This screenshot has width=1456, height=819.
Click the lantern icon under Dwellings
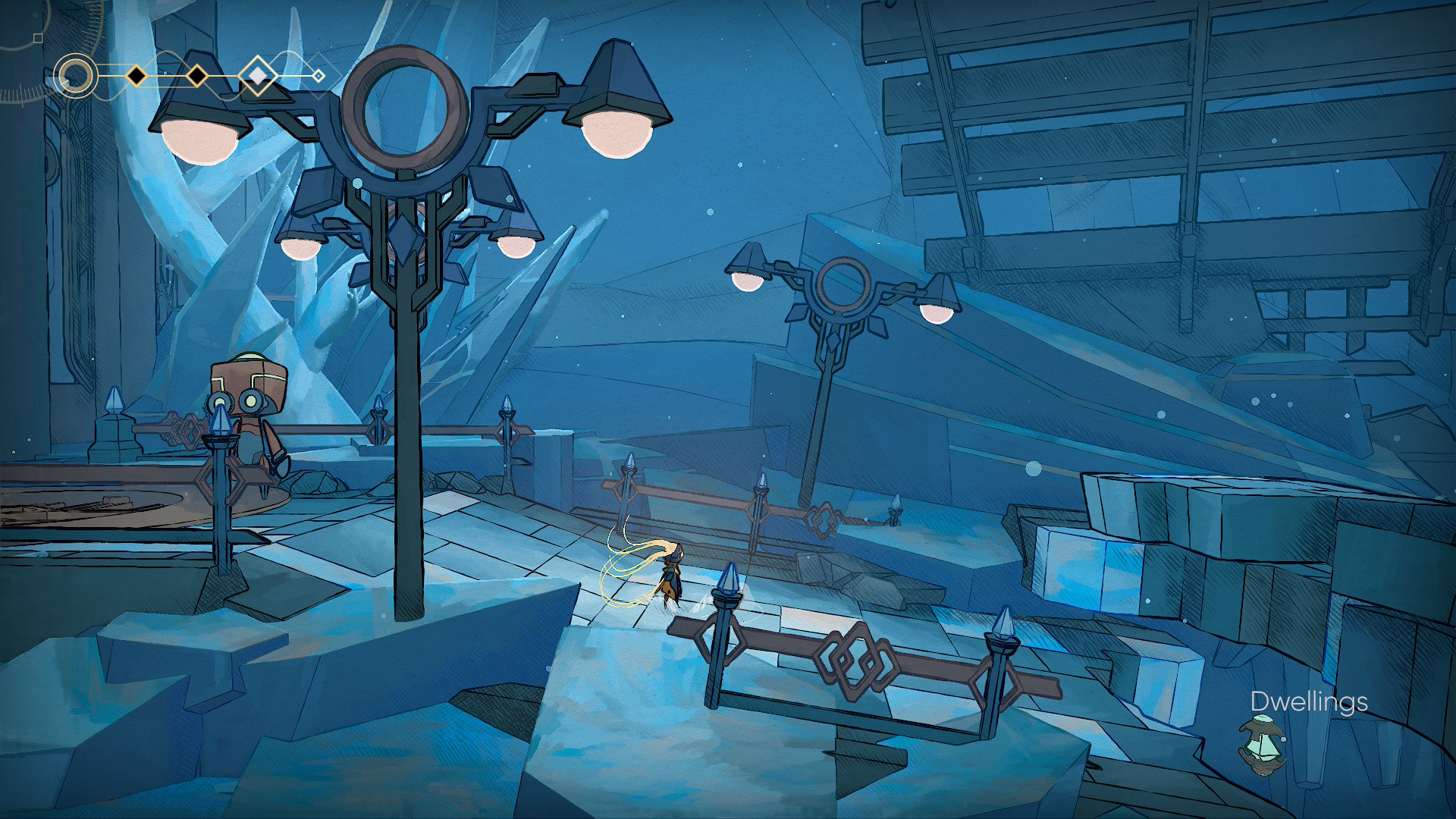click(x=1261, y=746)
